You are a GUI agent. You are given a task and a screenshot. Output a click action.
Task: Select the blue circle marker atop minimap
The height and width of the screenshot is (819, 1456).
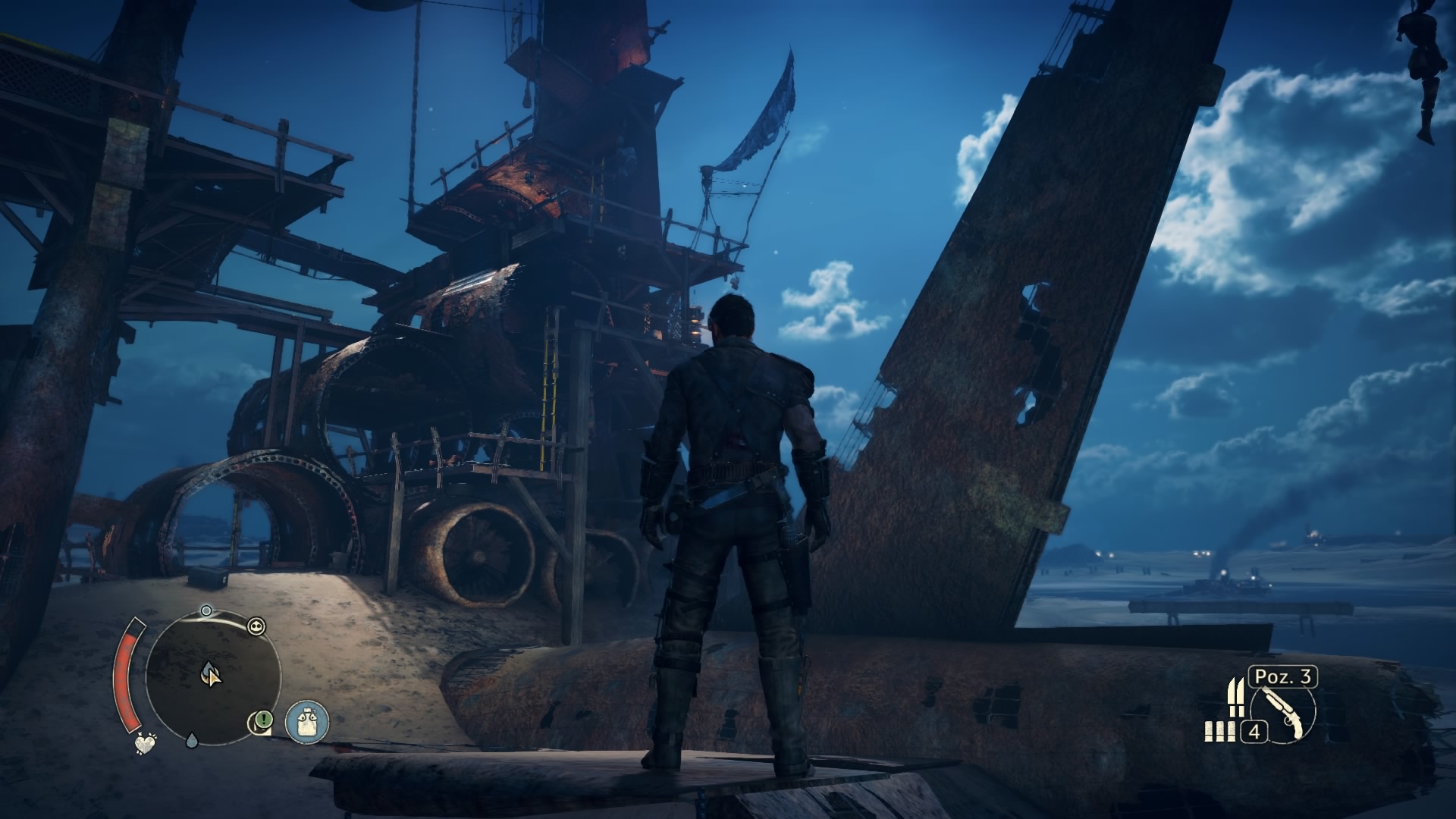click(206, 610)
